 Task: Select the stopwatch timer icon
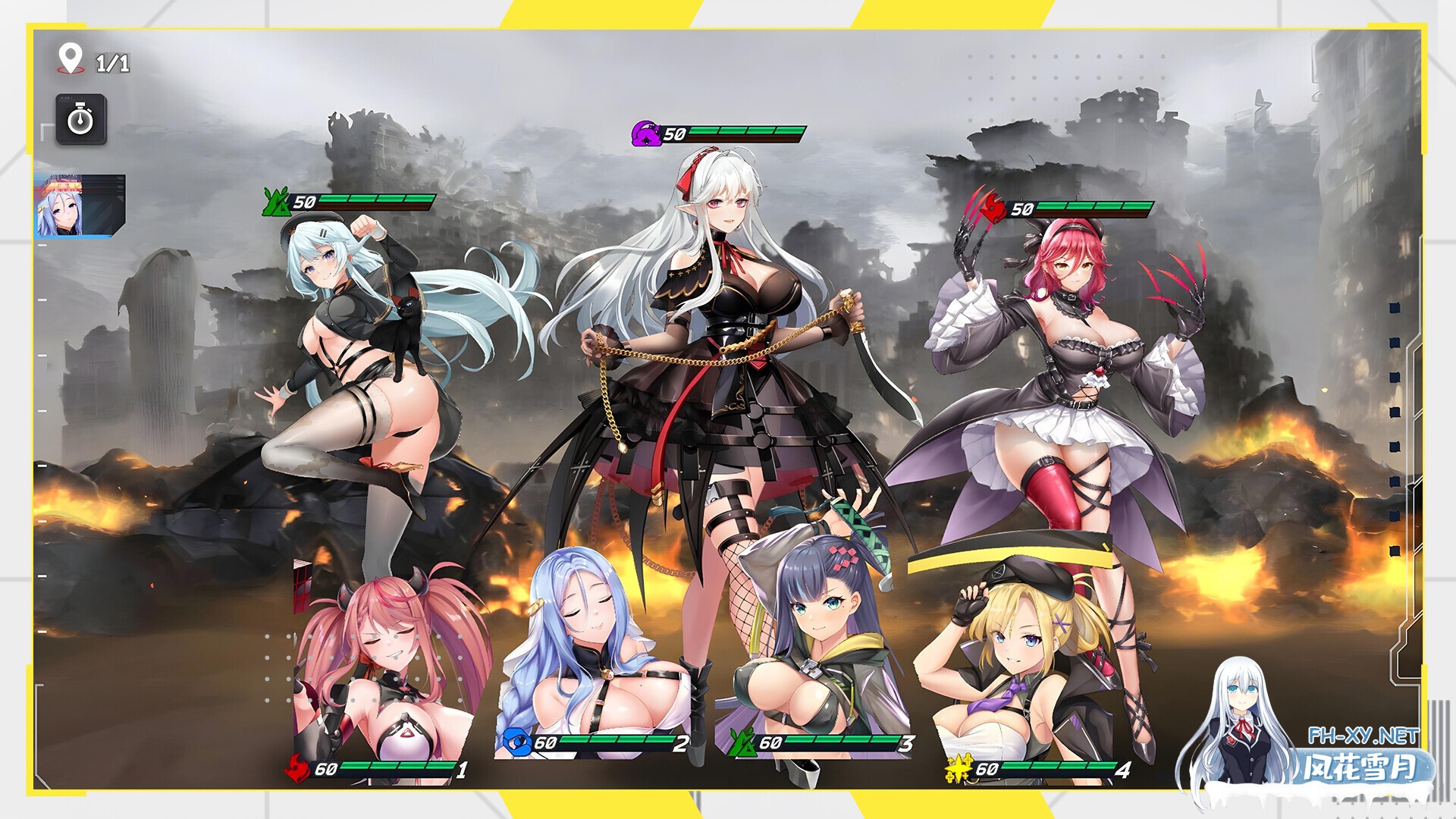[x=81, y=119]
